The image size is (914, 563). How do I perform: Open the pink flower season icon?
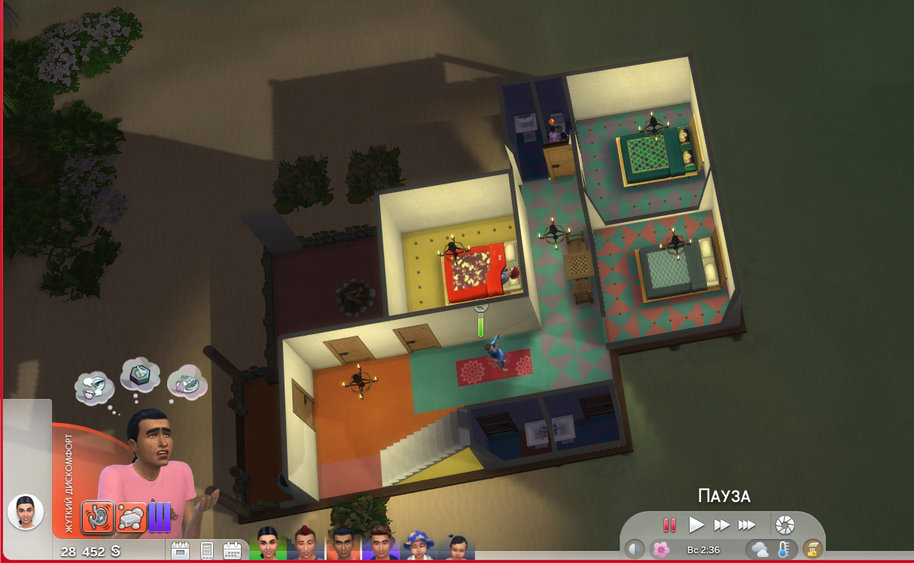pyautogui.click(x=659, y=549)
